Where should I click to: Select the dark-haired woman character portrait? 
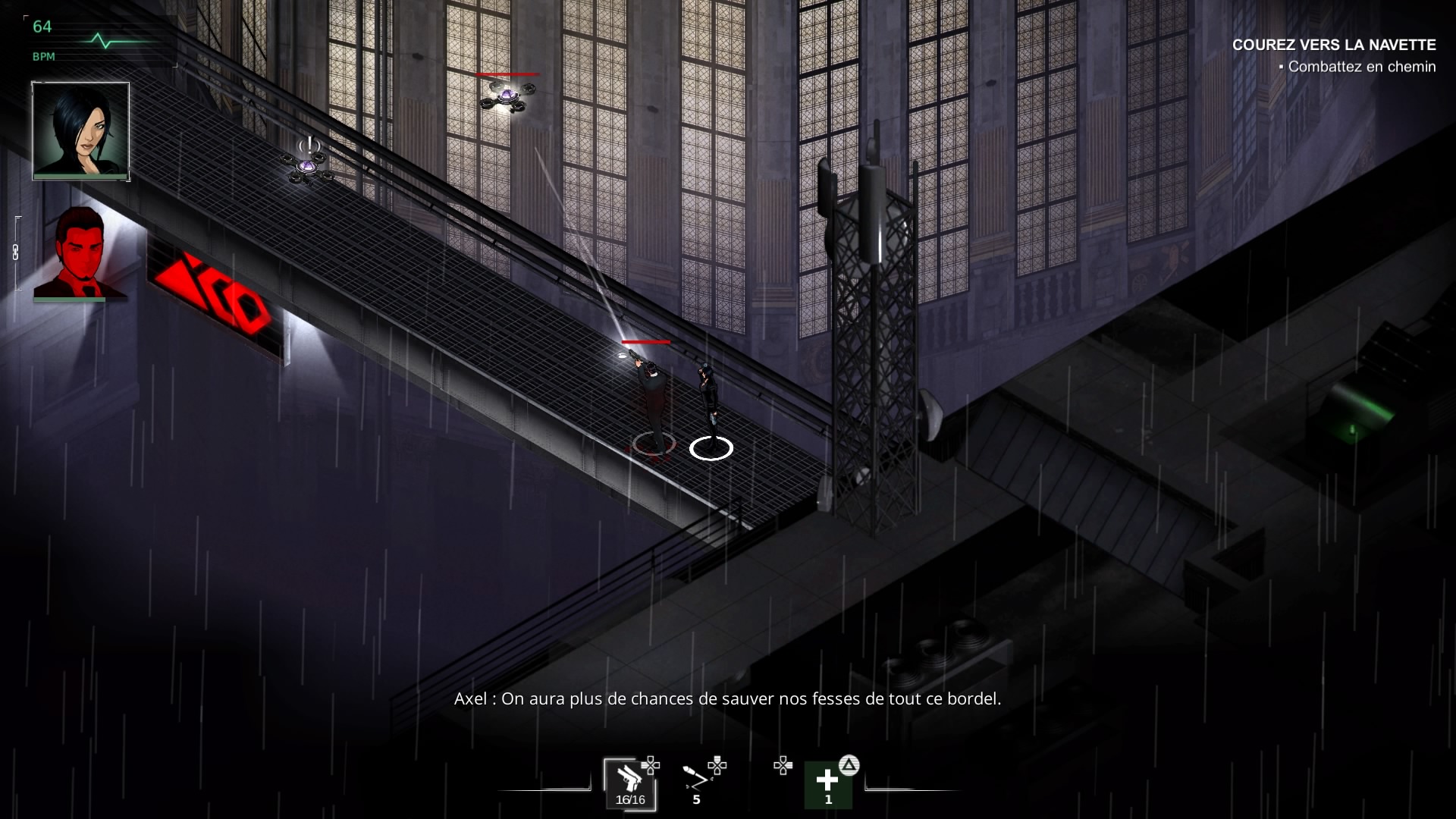(80, 130)
